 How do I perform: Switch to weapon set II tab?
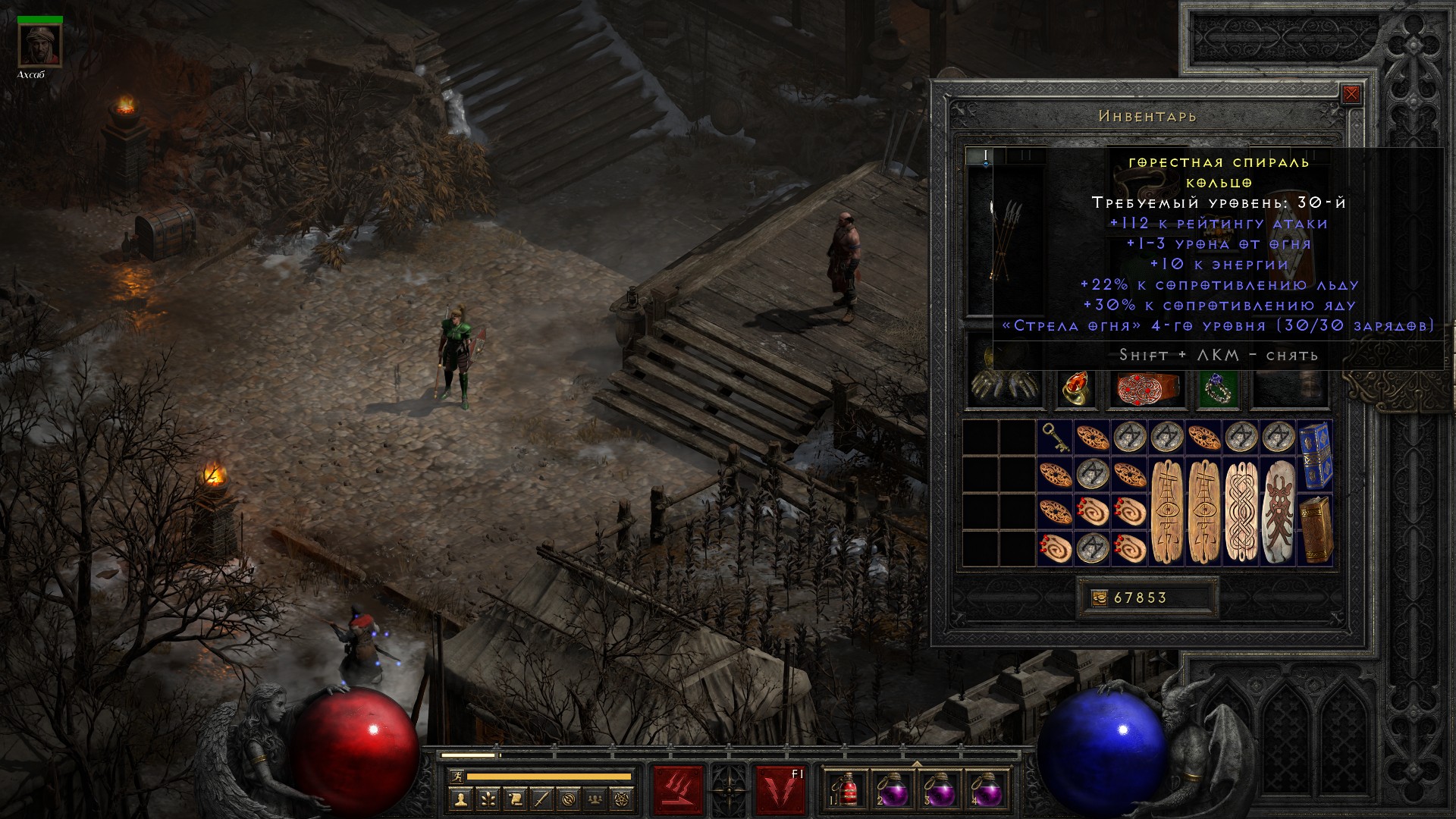click(1026, 155)
